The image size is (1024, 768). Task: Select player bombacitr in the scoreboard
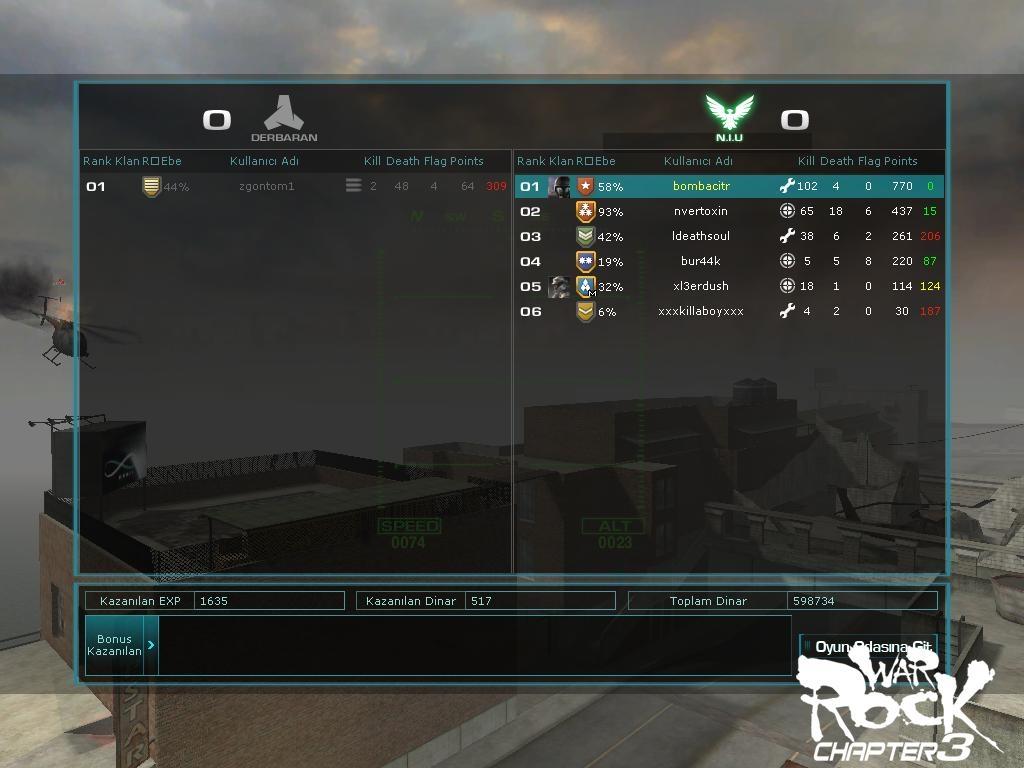pos(701,186)
